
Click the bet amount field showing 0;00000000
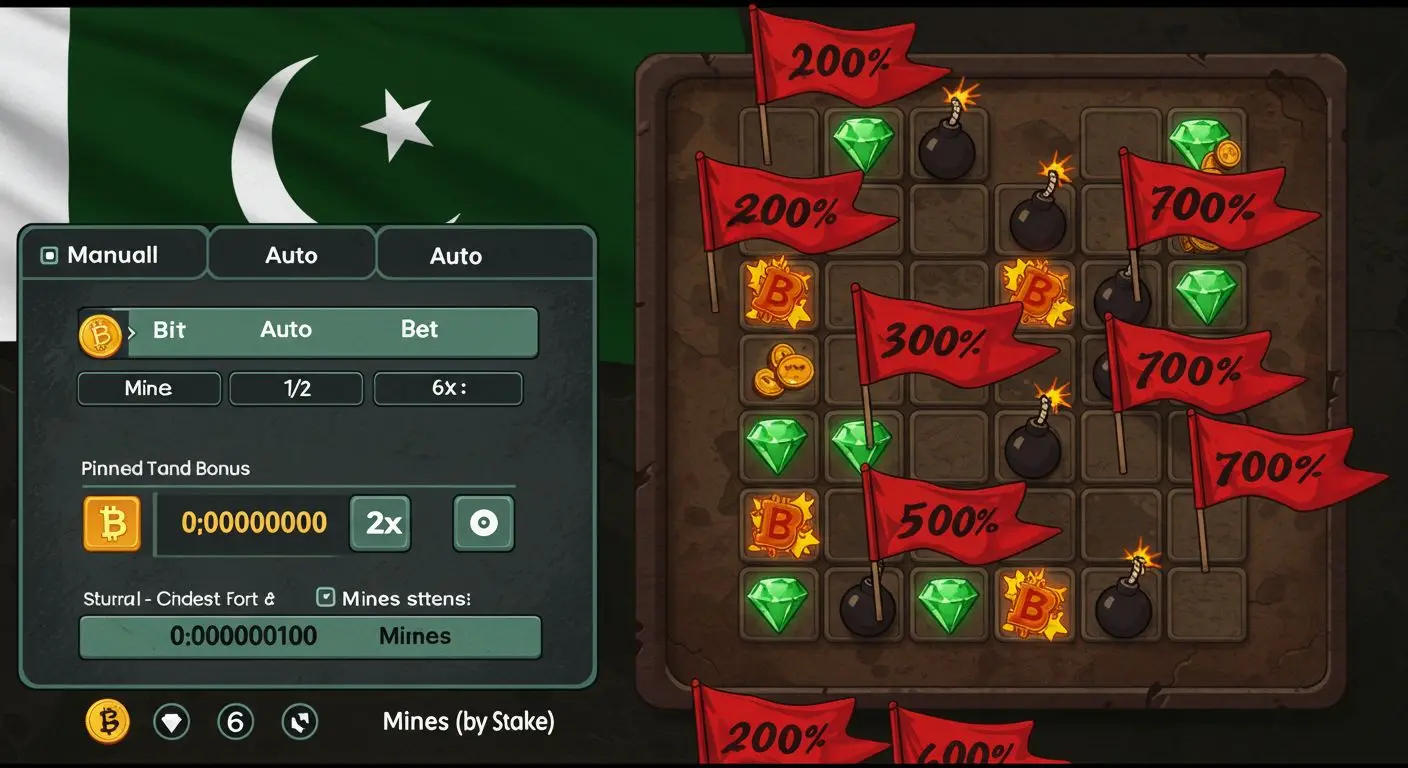pos(254,523)
